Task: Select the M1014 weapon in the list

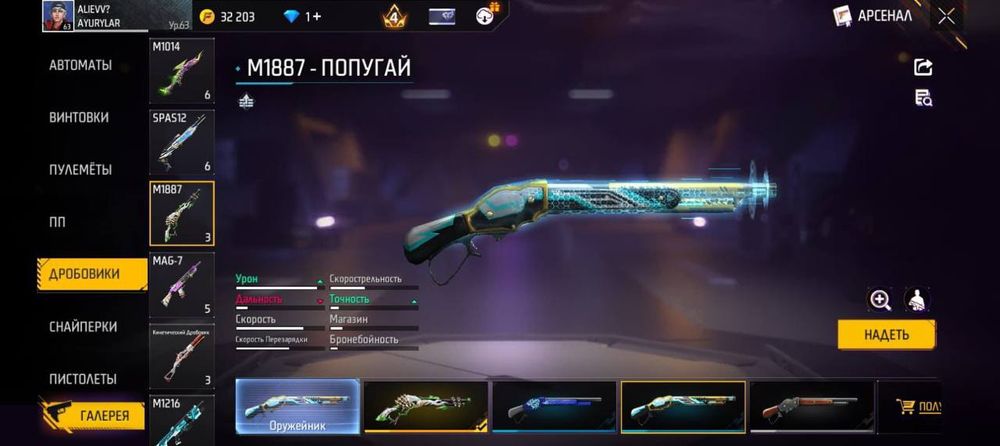Action: (181, 71)
